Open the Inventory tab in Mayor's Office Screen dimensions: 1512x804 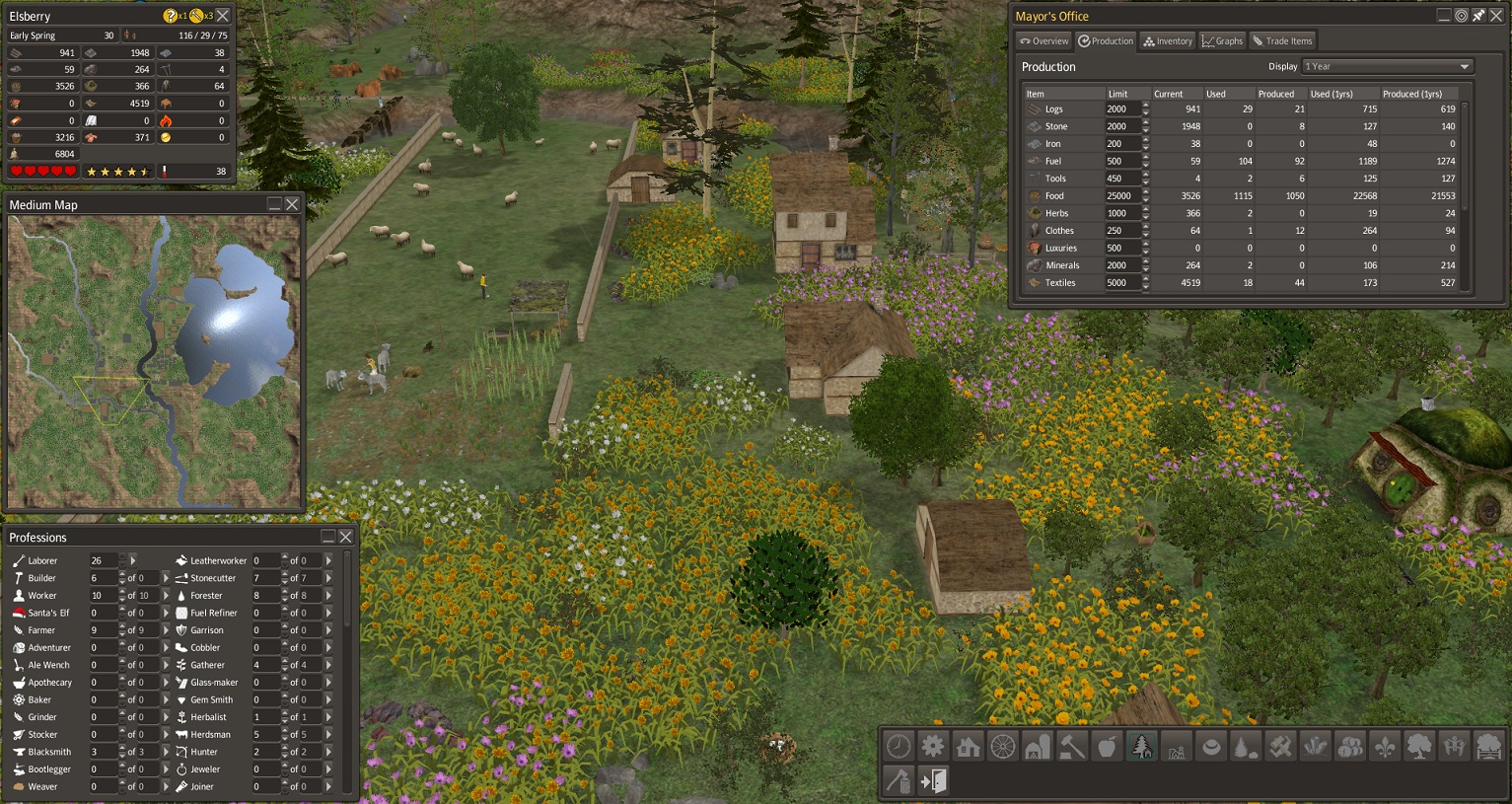point(1168,41)
